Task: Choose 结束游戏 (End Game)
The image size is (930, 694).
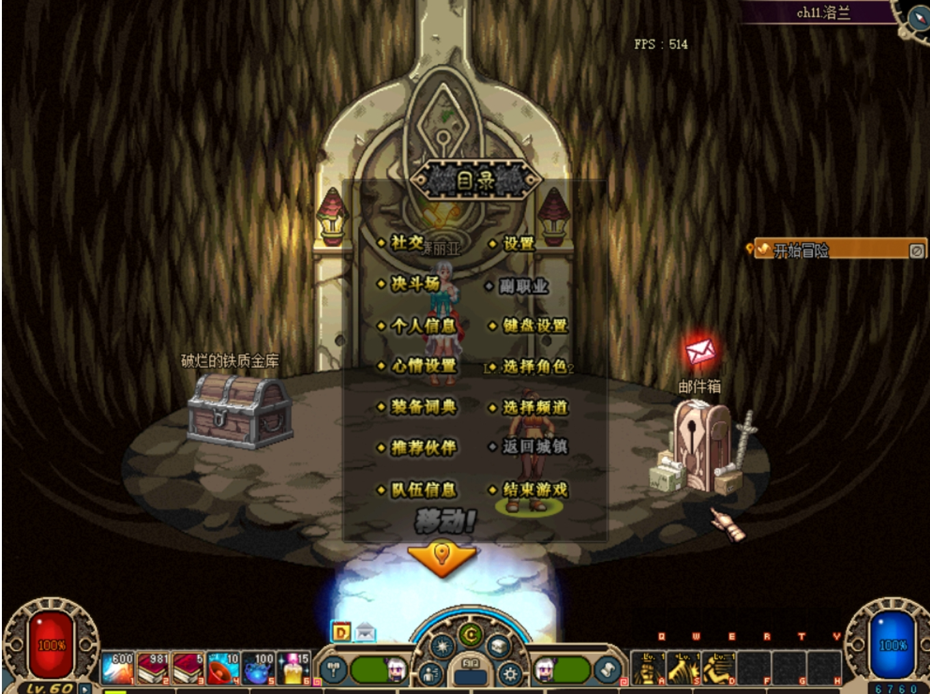Action: coord(534,490)
